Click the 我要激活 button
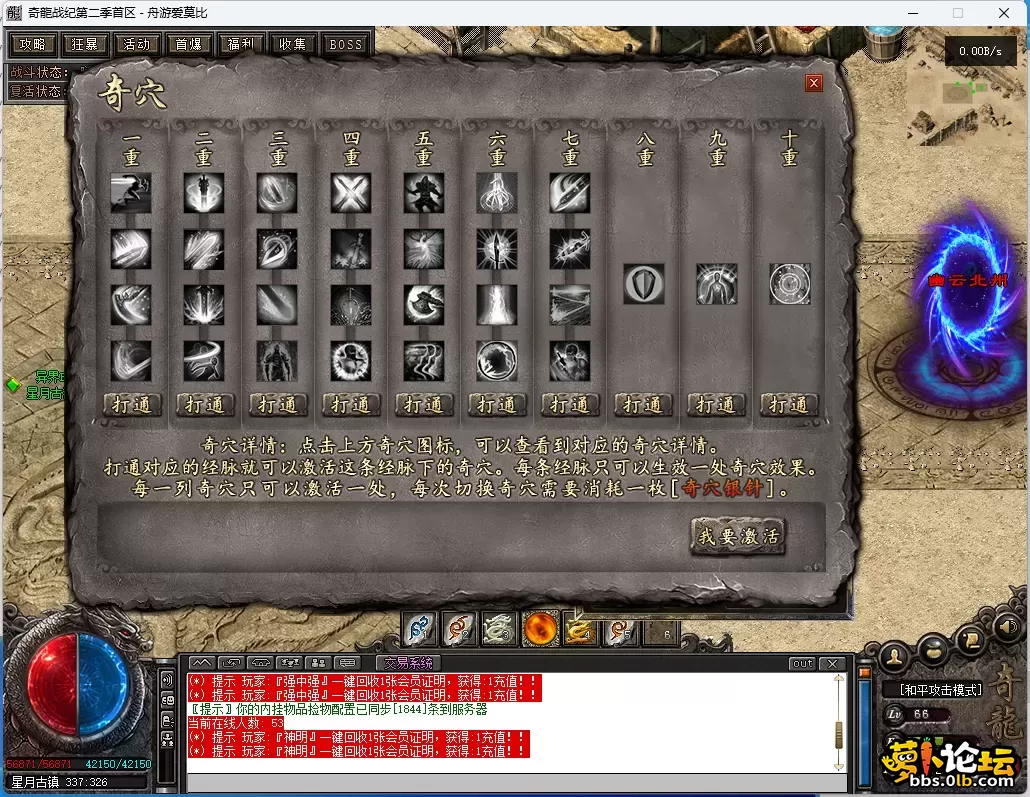 [738, 537]
